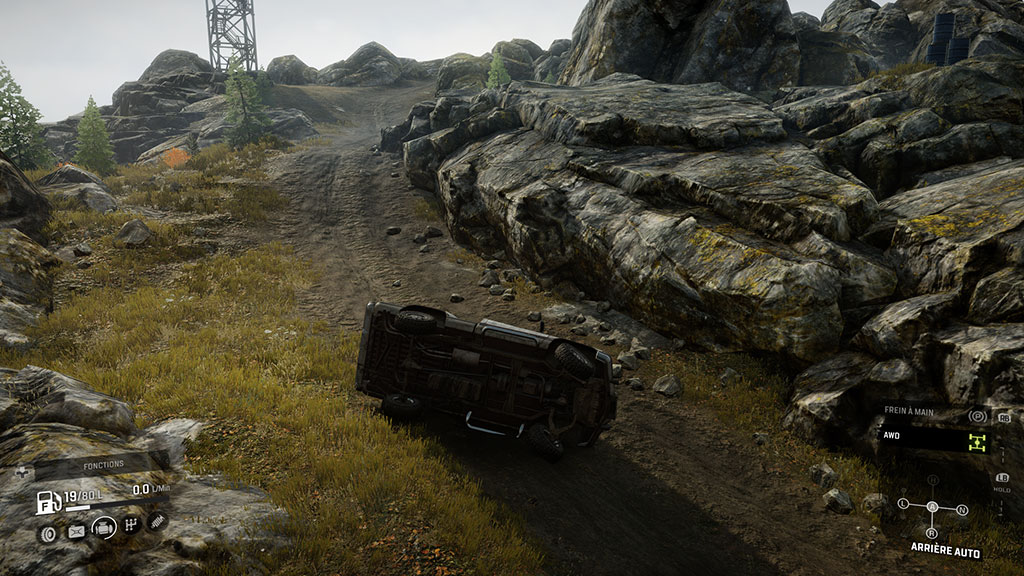The width and height of the screenshot is (1024, 576).
Task: Select the suspension damage status icon
Action: (x=157, y=520)
